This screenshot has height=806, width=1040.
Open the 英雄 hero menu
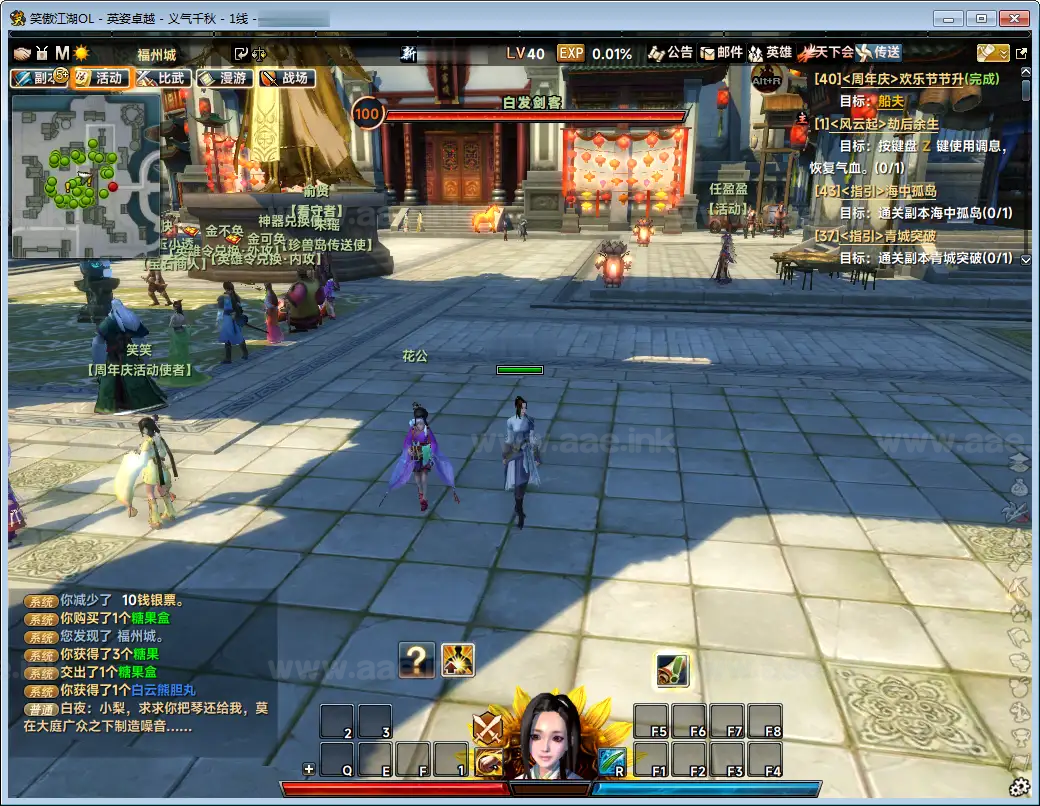click(x=770, y=53)
